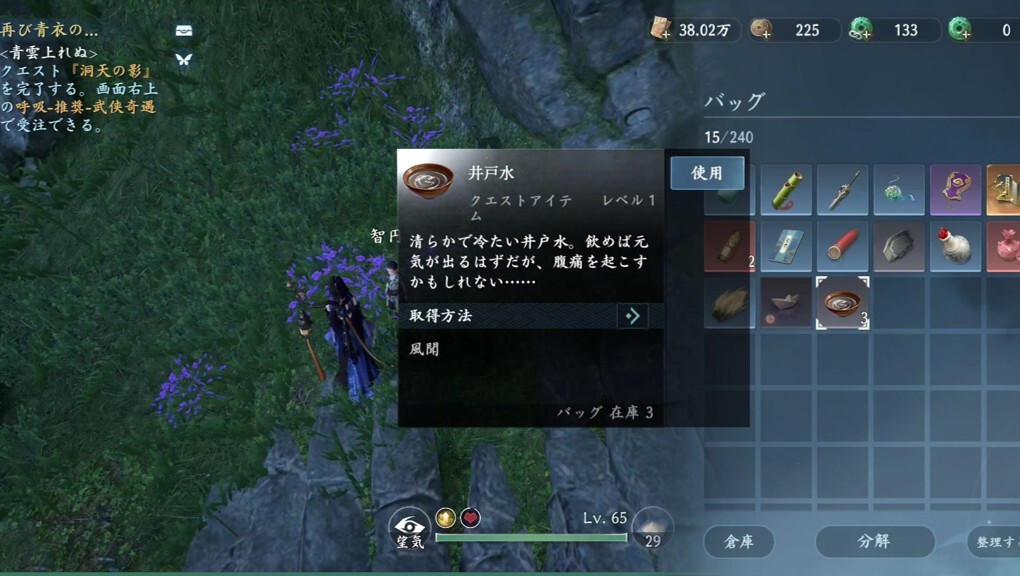This screenshot has width=1020, height=576.
Task: Open the 倉庫 storage button
Action: point(738,541)
